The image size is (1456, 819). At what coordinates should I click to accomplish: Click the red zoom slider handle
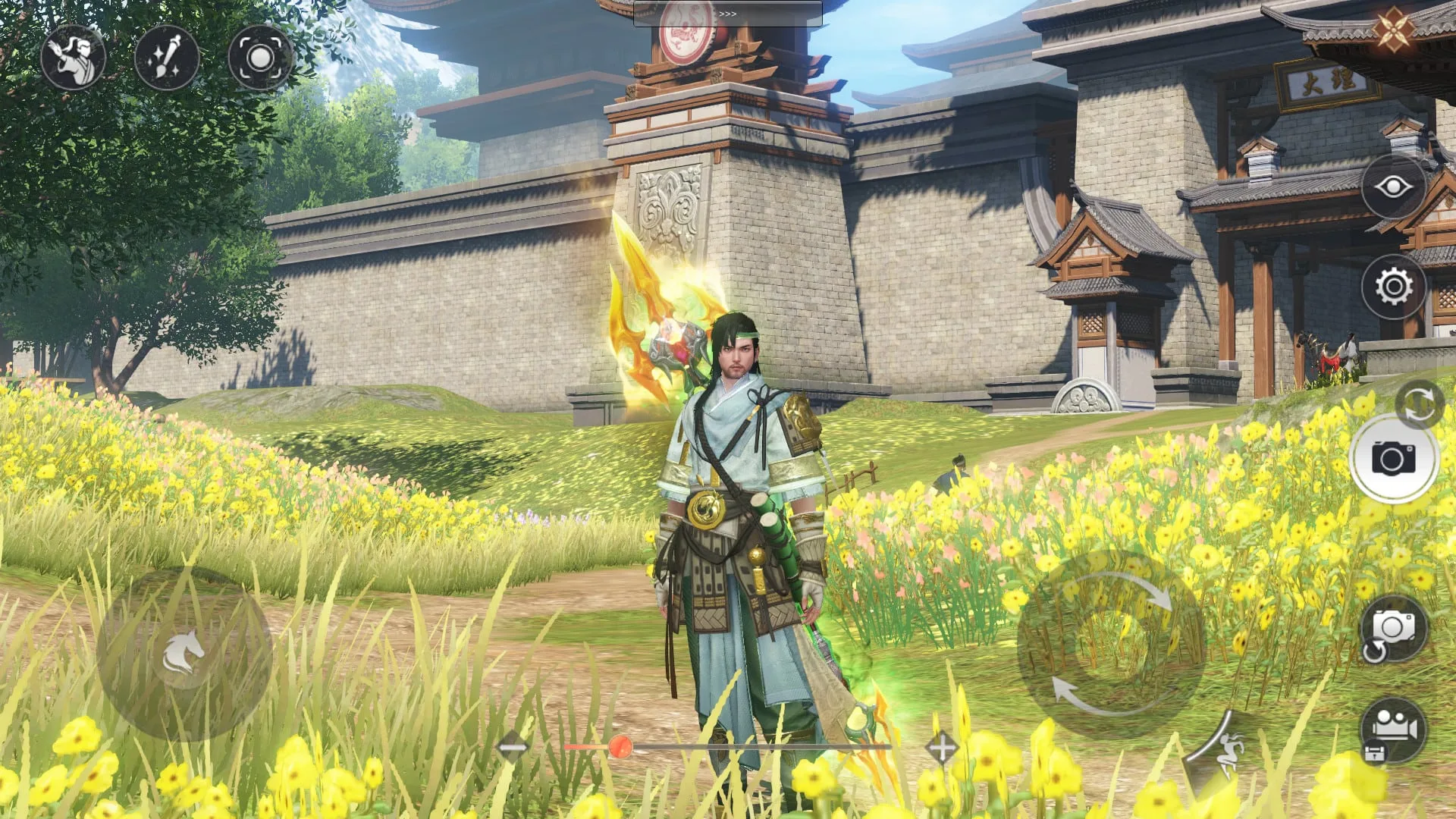click(620, 747)
